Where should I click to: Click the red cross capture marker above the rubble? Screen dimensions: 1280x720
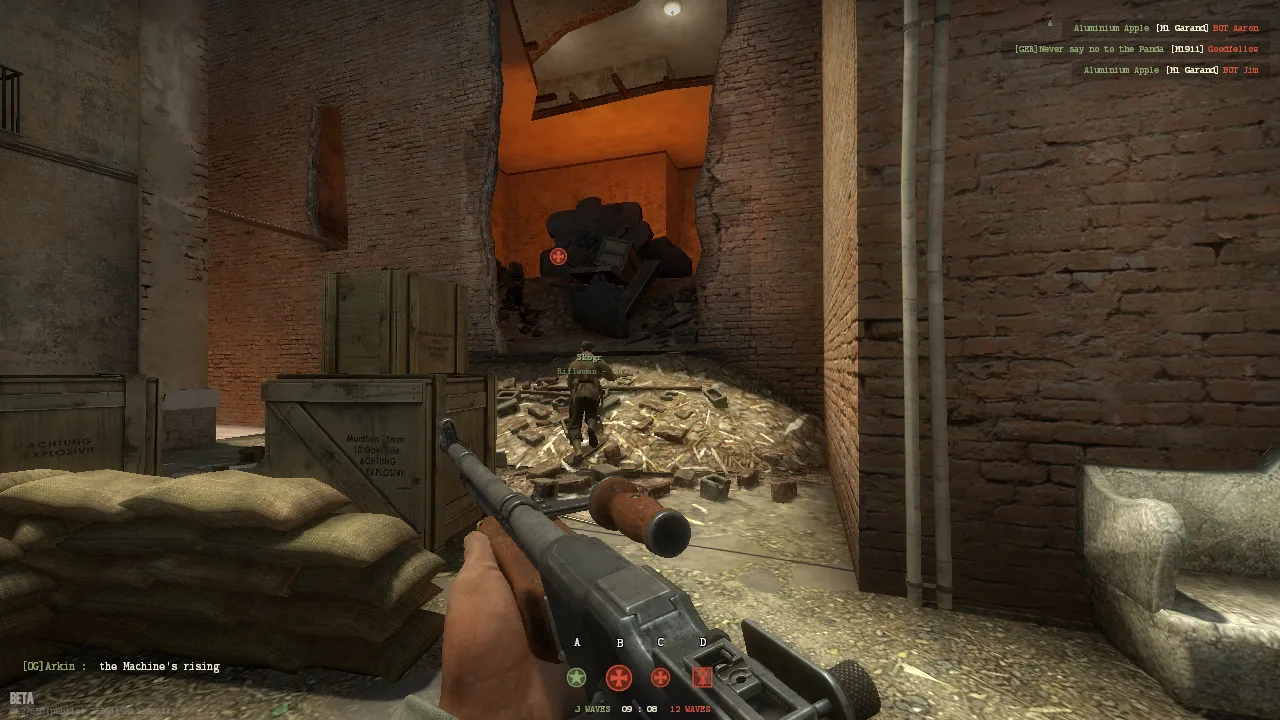click(558, 256)
